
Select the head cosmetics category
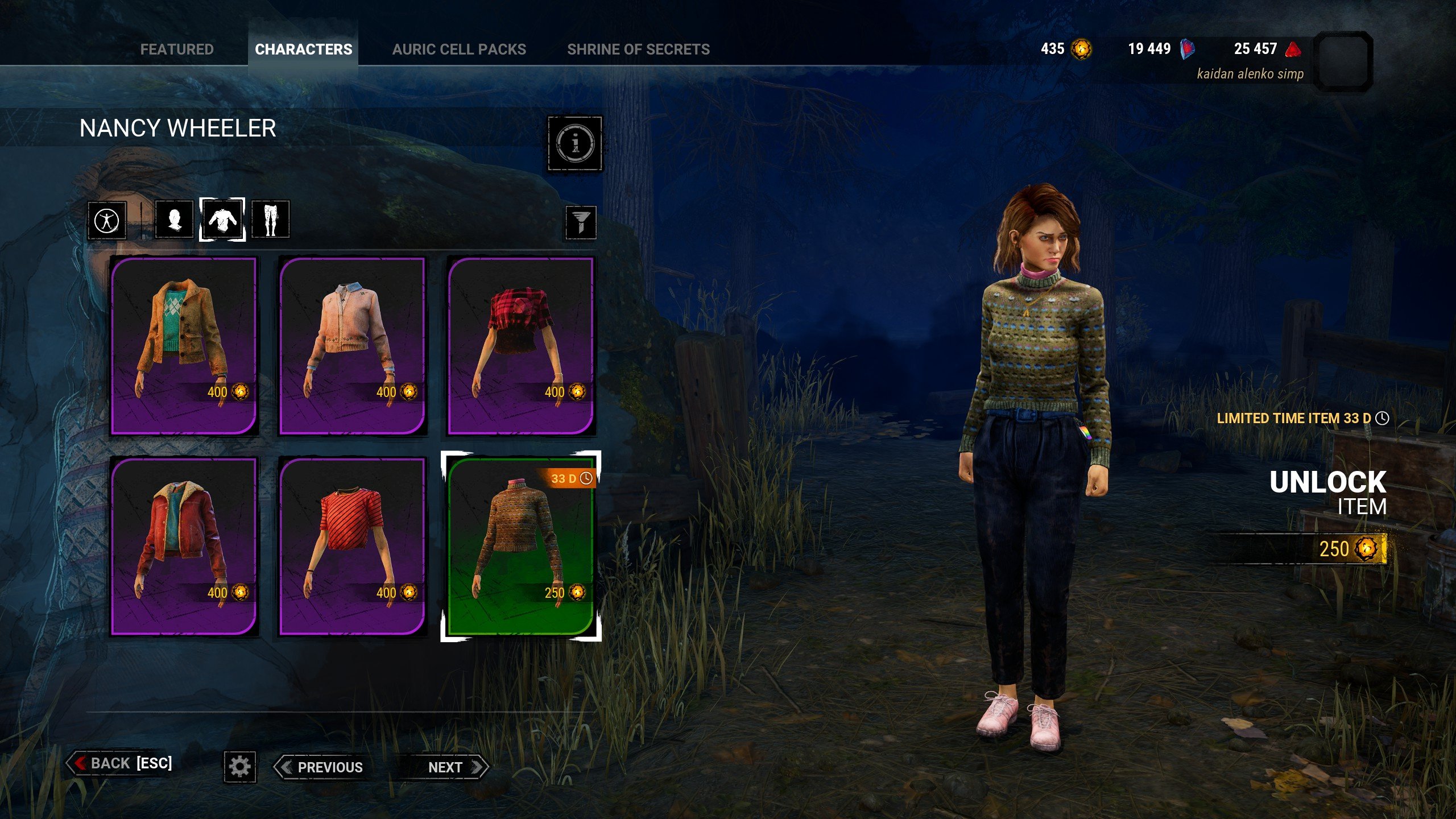174,220
